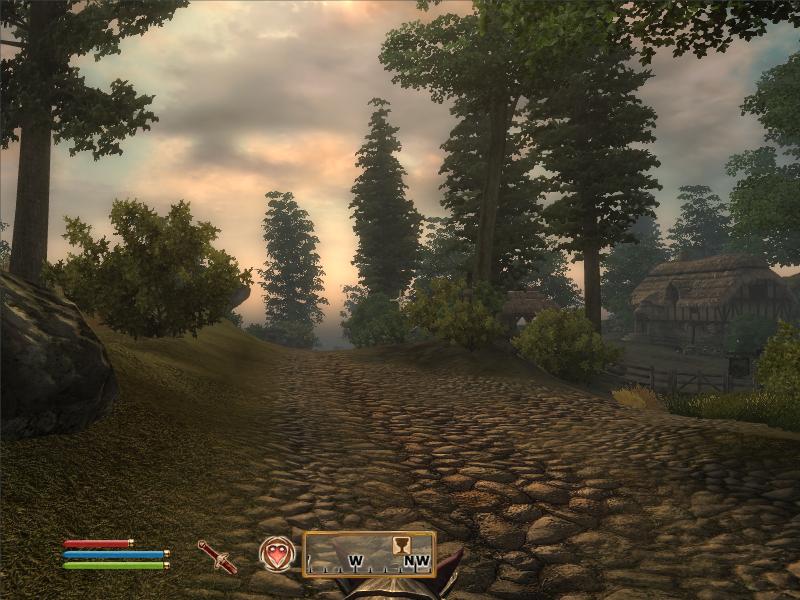
Task: Click the equipped red sword weapon icon
Action: click(x=217, y=556)
